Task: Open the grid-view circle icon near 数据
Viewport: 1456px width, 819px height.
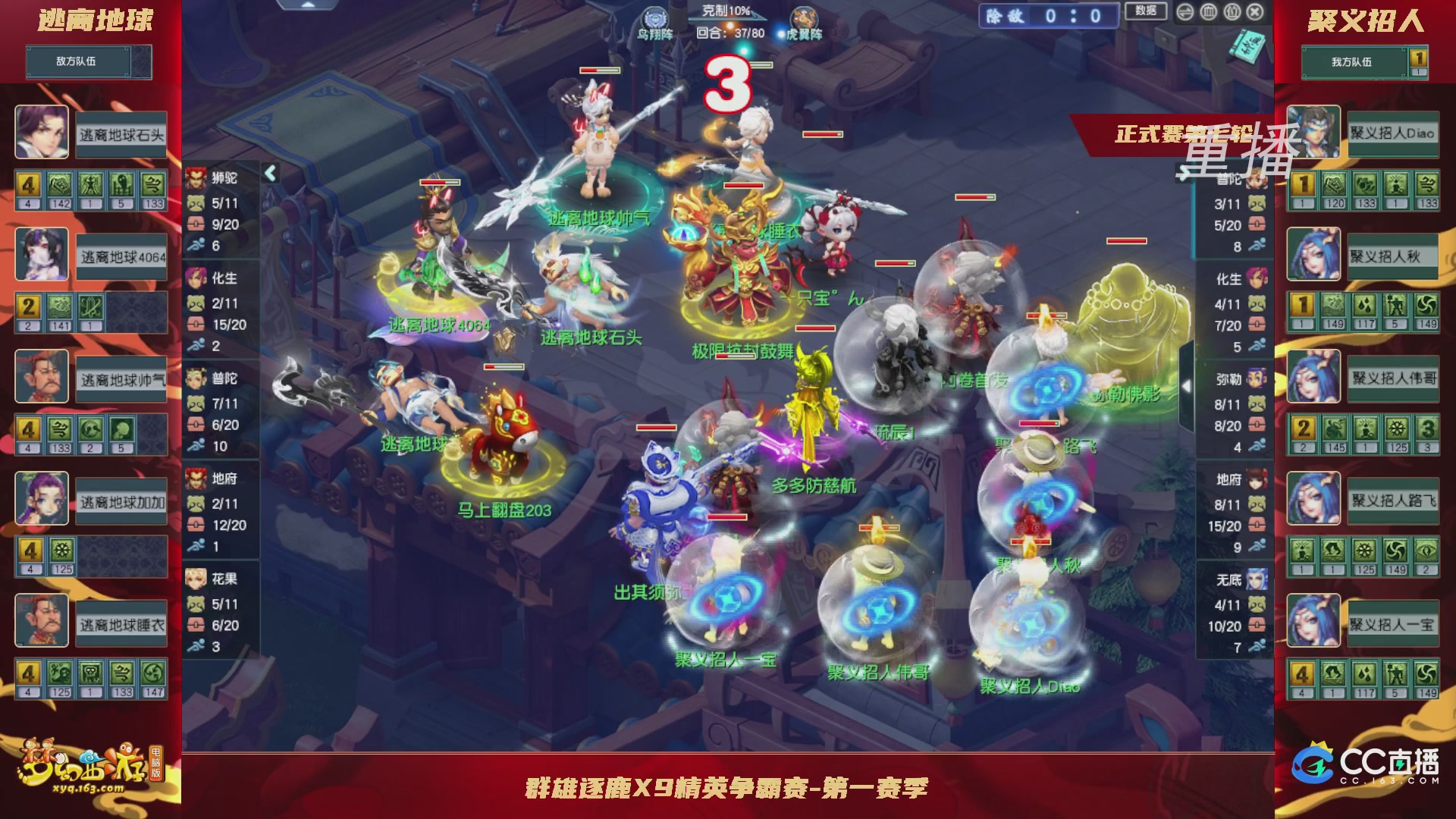Action: (1209, 12)
